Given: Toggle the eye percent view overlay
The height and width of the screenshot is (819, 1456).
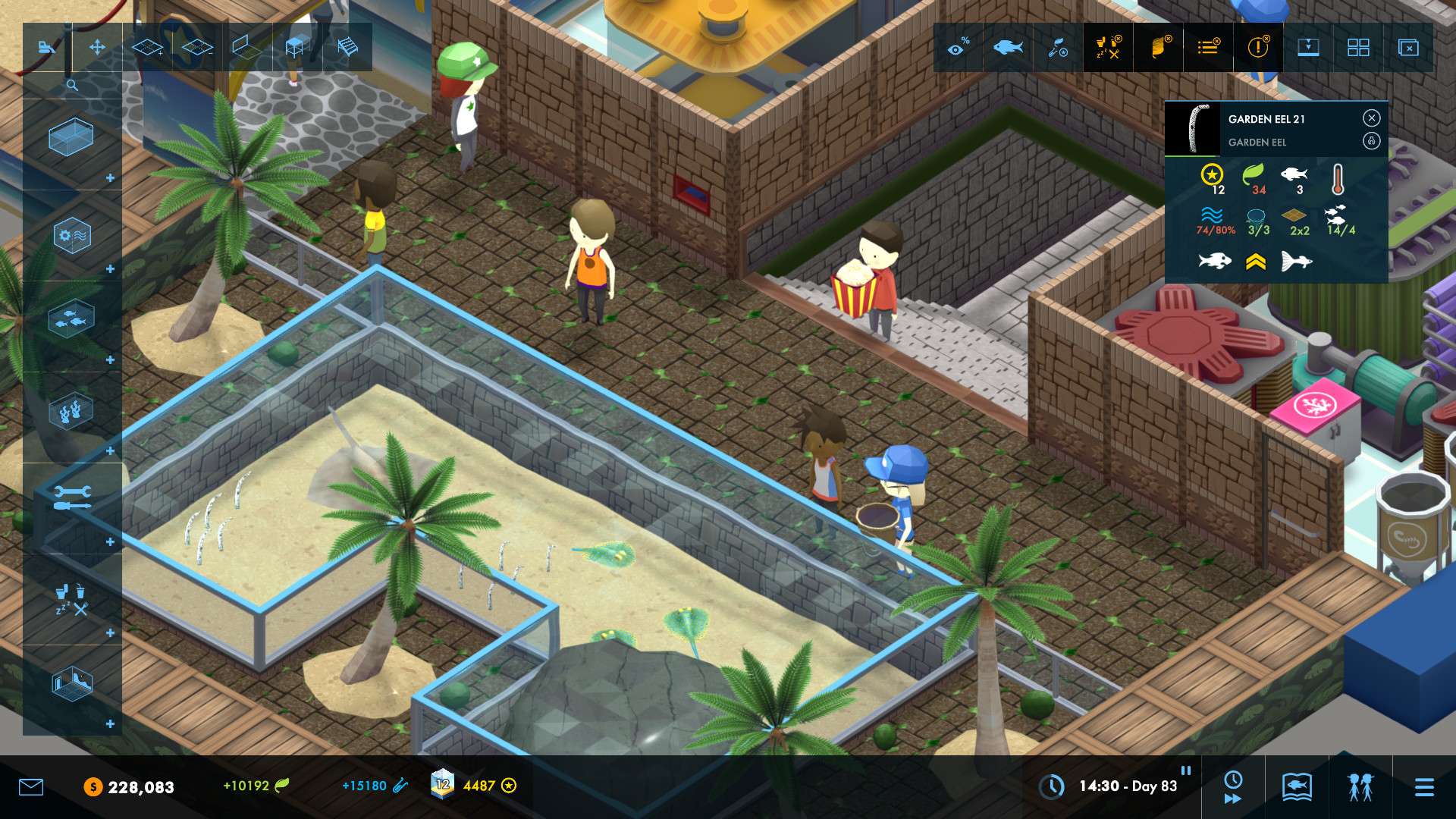Looking at the screenshot, I should (x=959, y=47).
